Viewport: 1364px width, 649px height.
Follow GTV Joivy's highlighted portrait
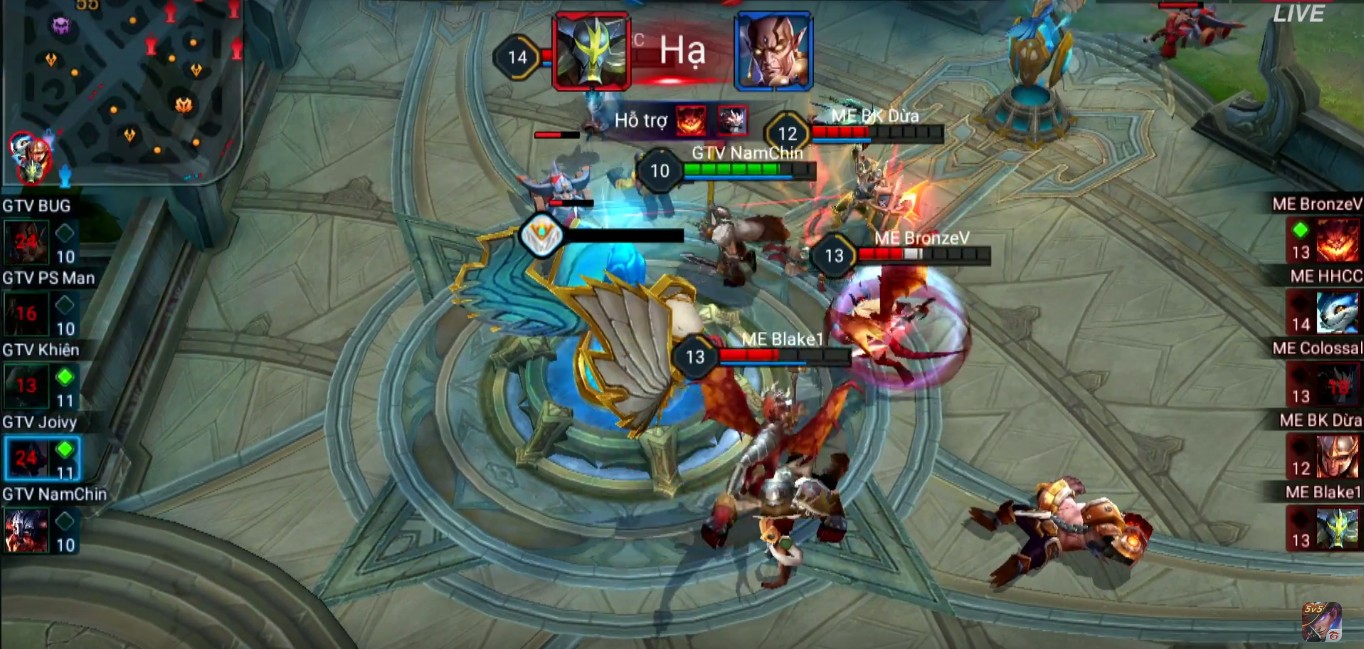(26, 458)
